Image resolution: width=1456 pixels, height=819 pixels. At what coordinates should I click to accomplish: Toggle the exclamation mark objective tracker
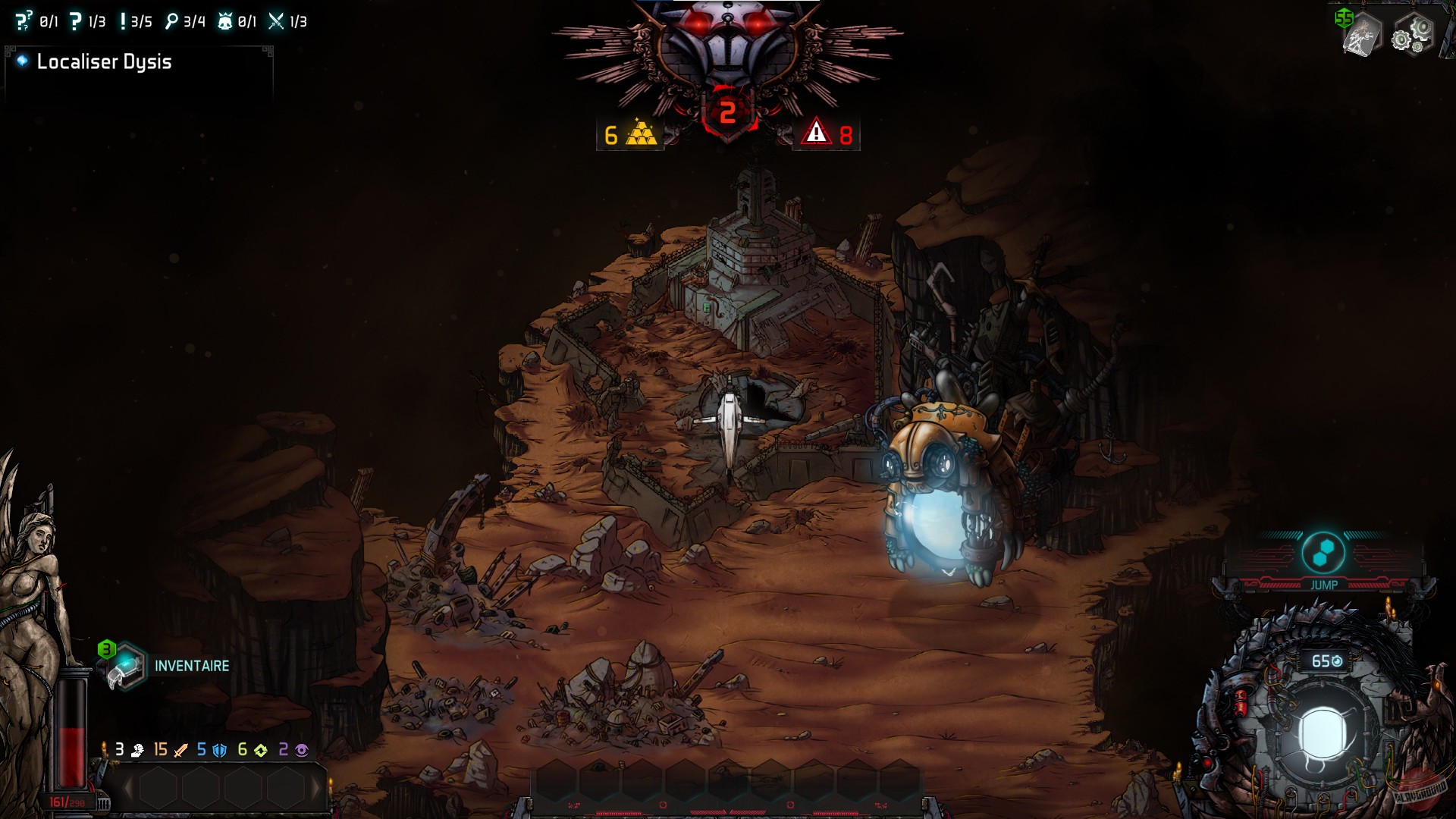pos(123,21)
